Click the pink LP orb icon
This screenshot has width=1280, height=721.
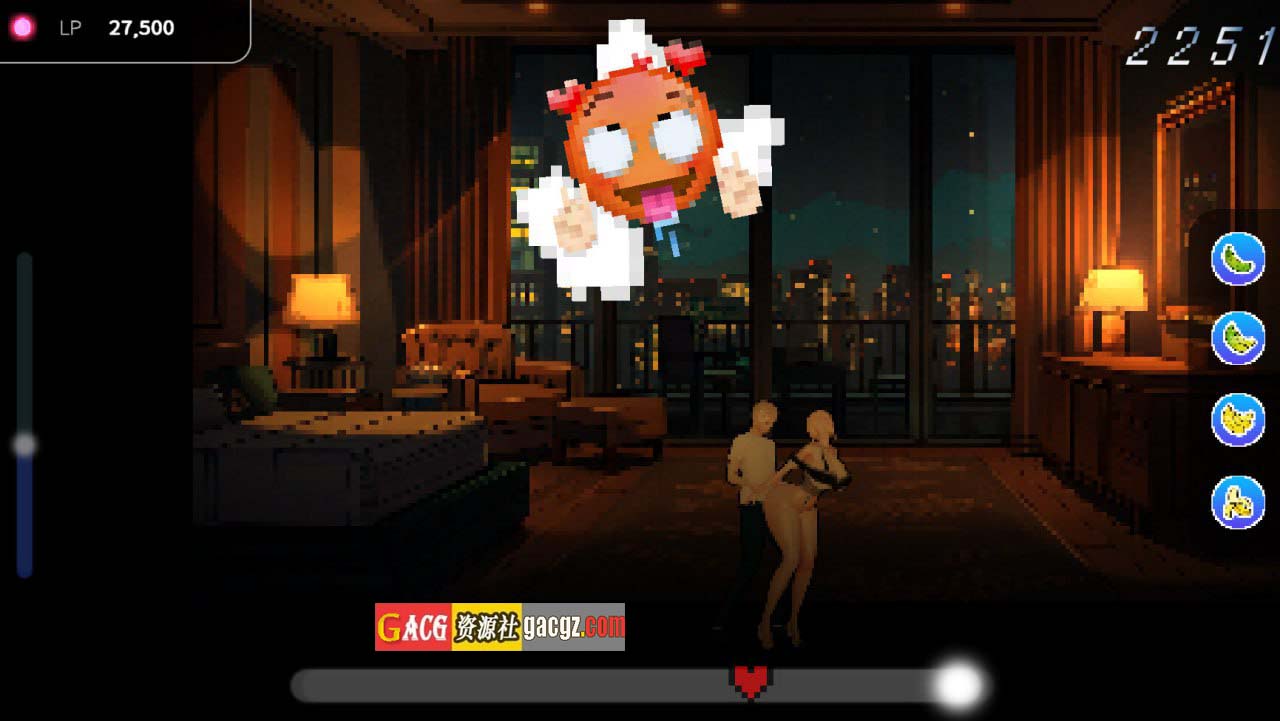22,28
